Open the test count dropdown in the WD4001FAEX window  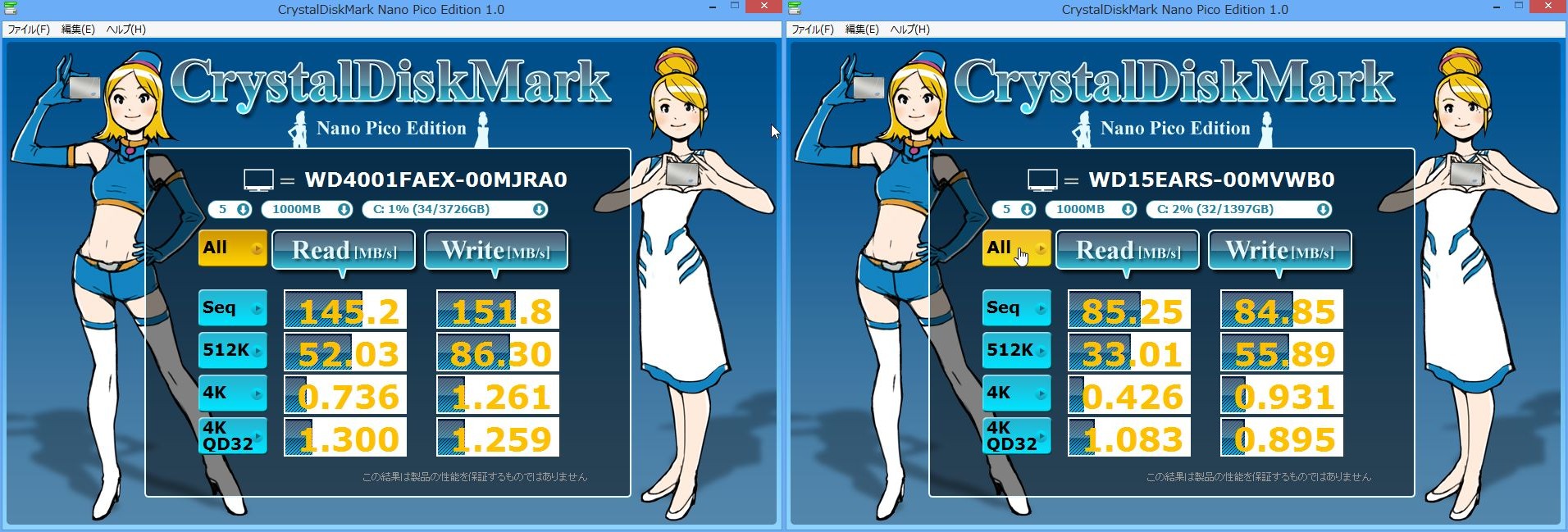coord(230,210)
